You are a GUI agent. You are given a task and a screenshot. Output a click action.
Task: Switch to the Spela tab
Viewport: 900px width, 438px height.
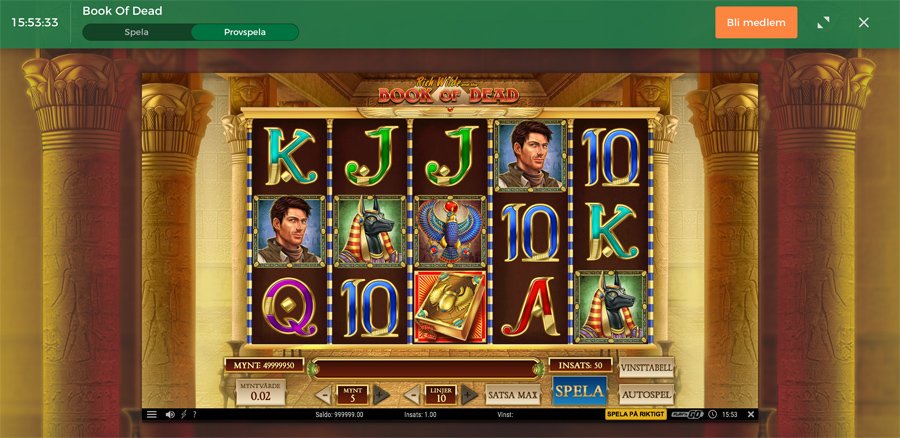pos(137,32)
